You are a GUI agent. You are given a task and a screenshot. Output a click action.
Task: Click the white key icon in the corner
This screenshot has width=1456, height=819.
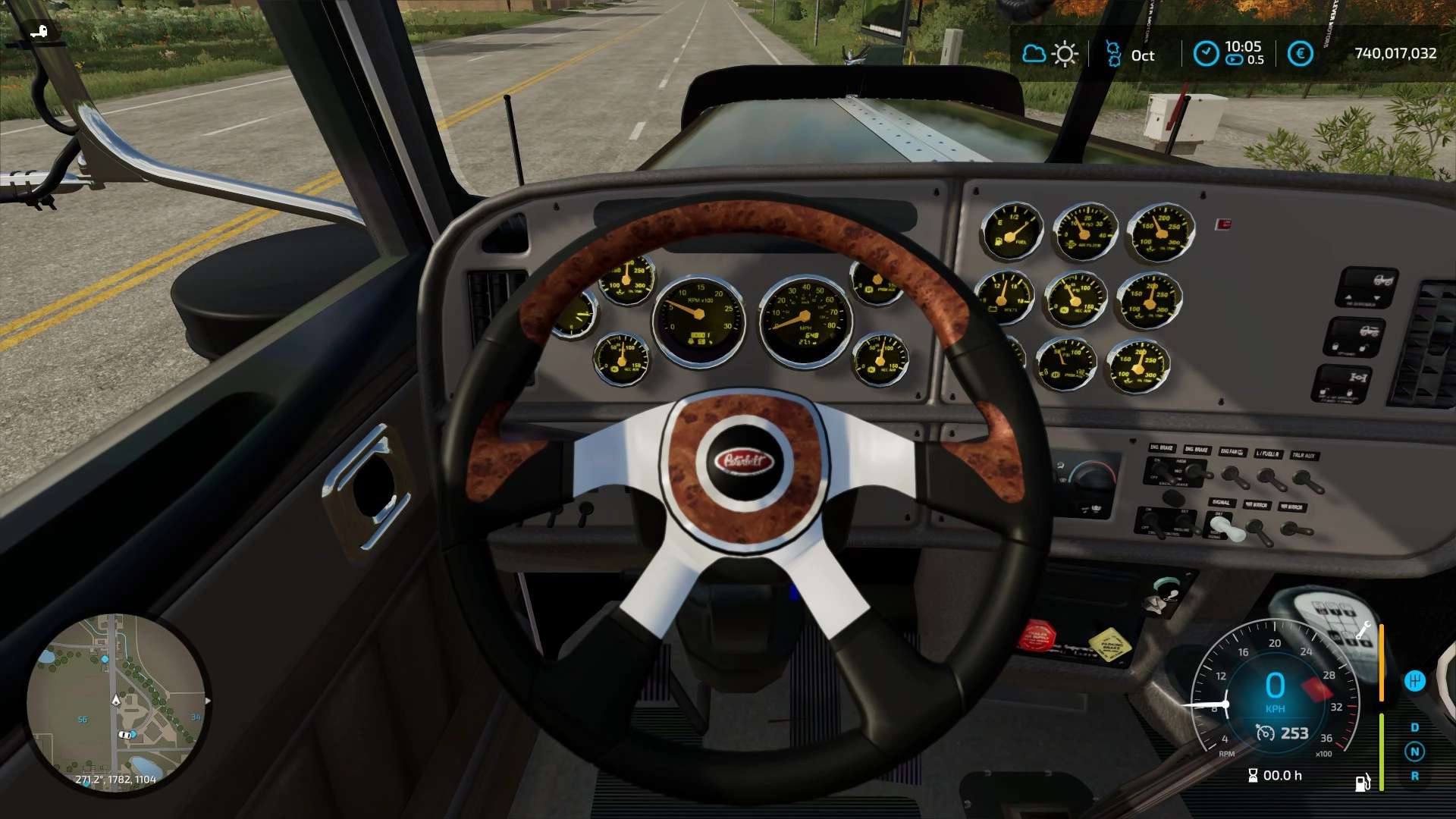click(x=39, y=31)
